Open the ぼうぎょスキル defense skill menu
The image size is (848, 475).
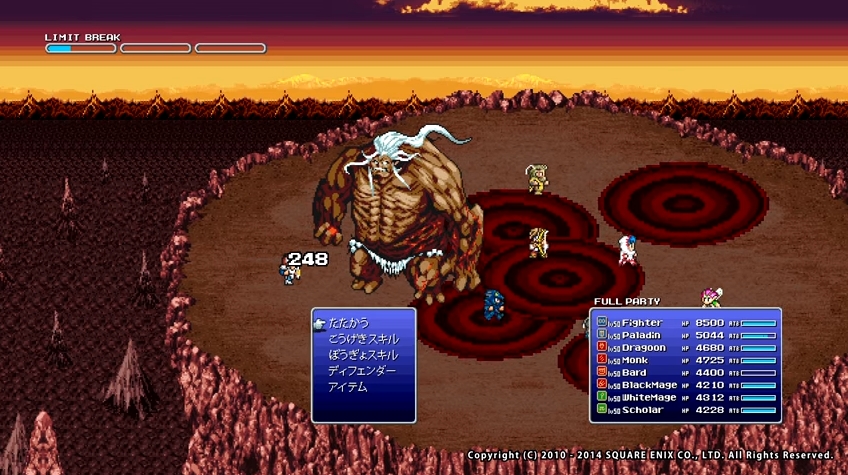click(361, 355)
